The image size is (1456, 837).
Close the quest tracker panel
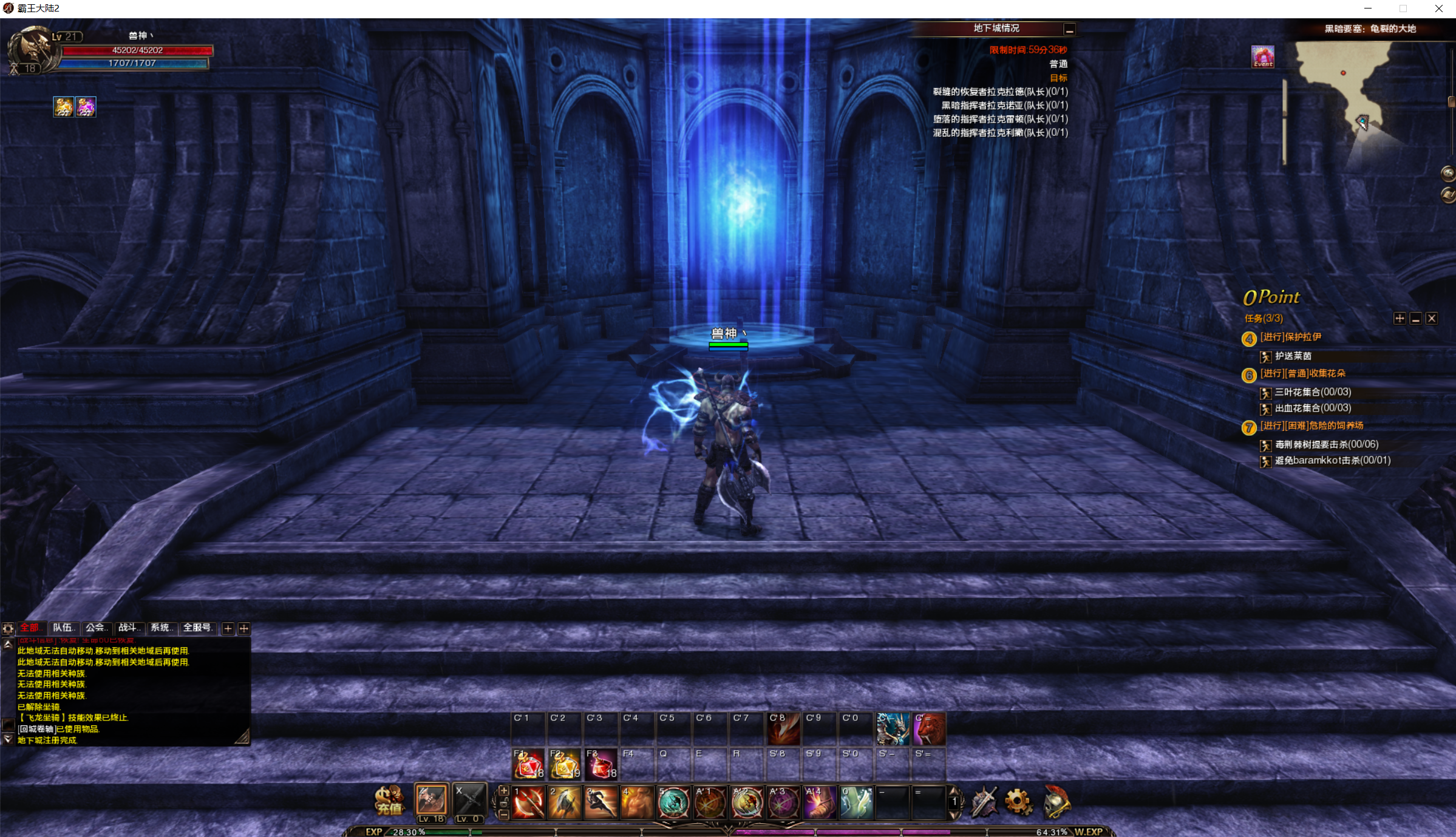tap(1432, 319)
